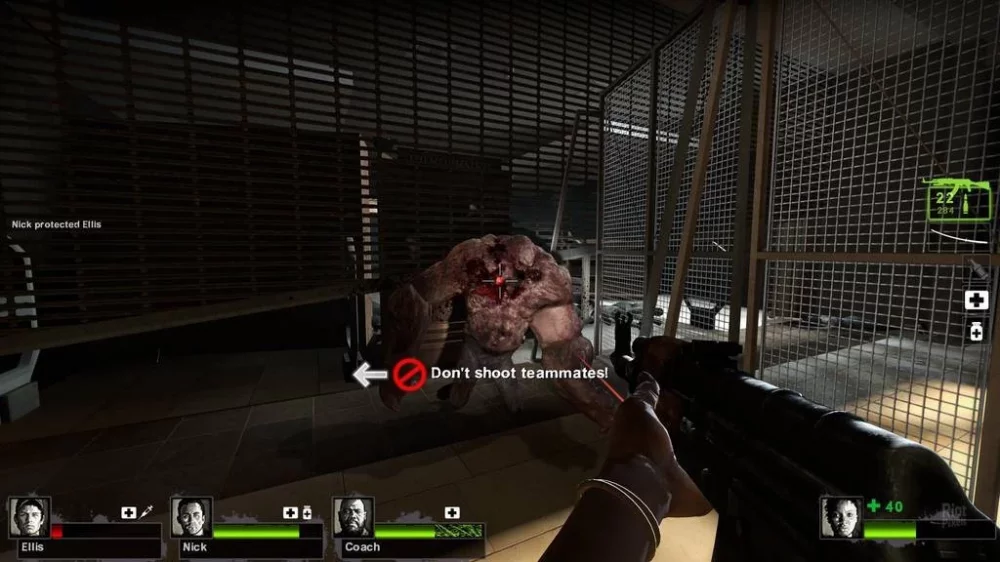This screenshot has width=1000, height=562.
Task: Click Ellis's adrenaline shot icon
Action: [x=146, y=512]
